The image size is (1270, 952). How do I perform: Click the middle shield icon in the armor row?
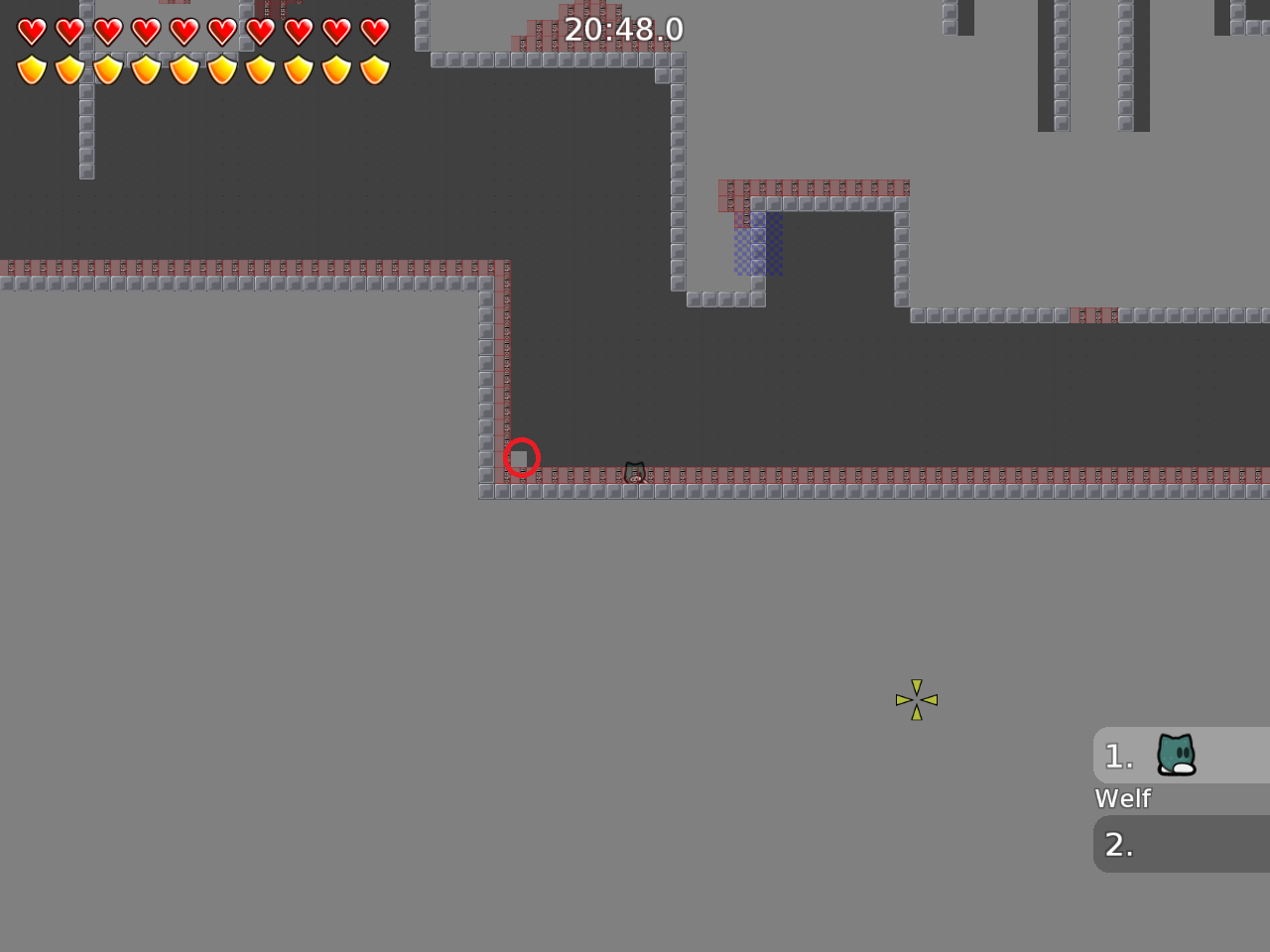184,69
